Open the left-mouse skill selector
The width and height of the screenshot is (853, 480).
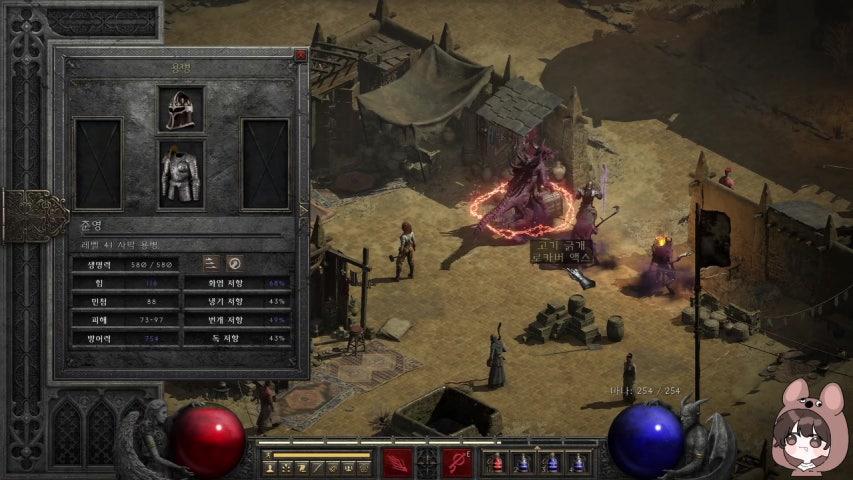point(397,463)
